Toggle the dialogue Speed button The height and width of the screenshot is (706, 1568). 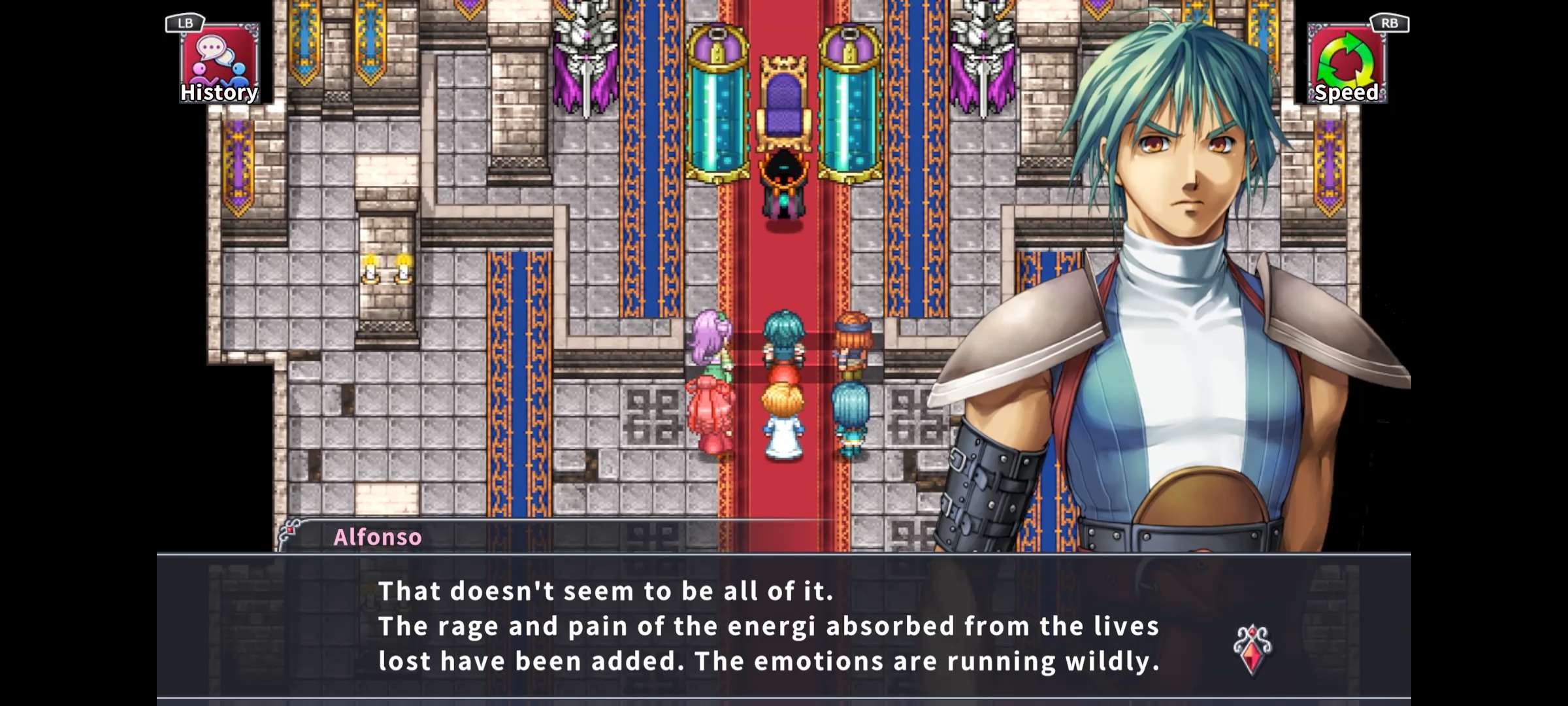[1347, 64]
